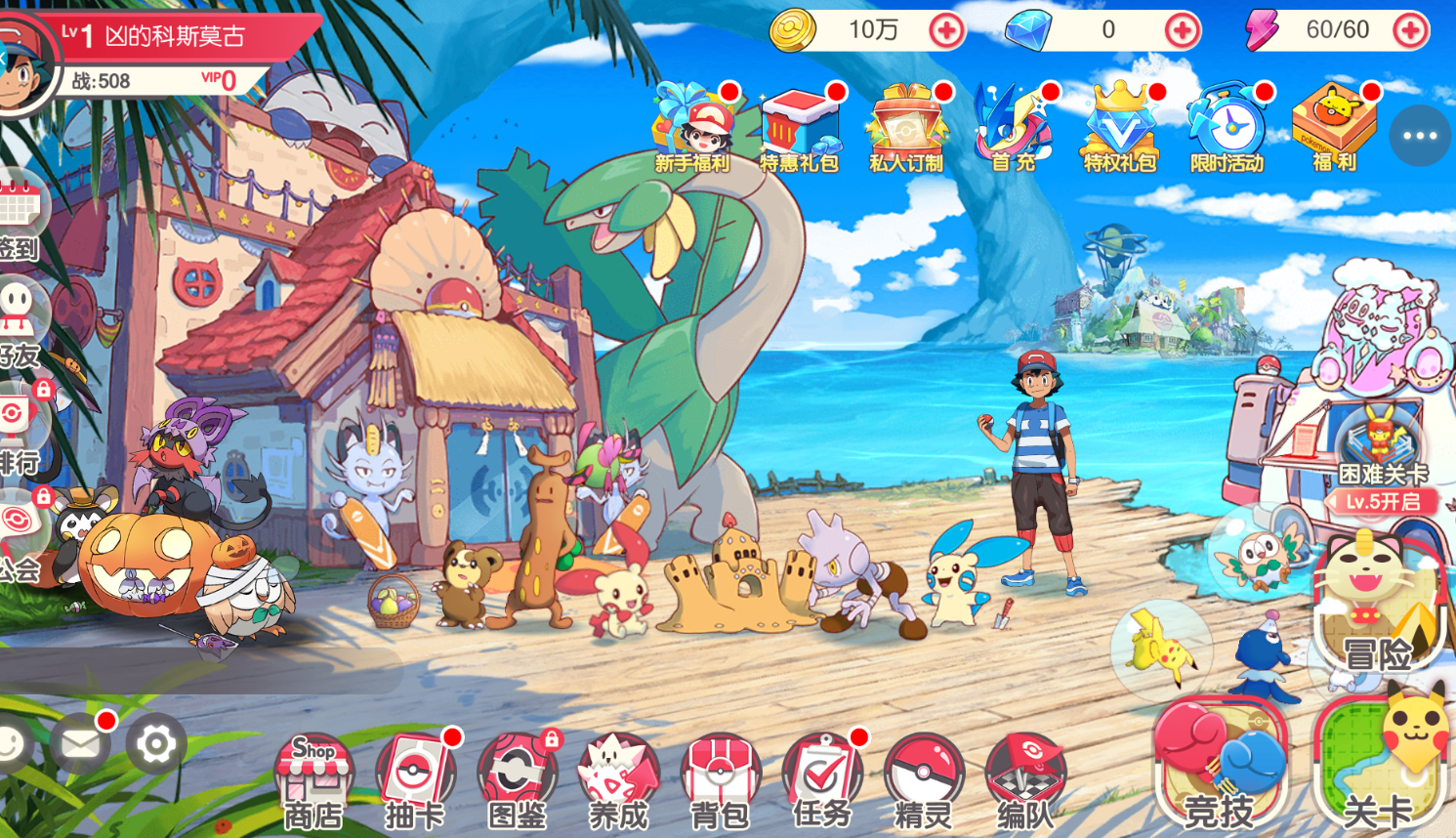
Task: Add gold coins with the plus button
Action: [945, 31]
